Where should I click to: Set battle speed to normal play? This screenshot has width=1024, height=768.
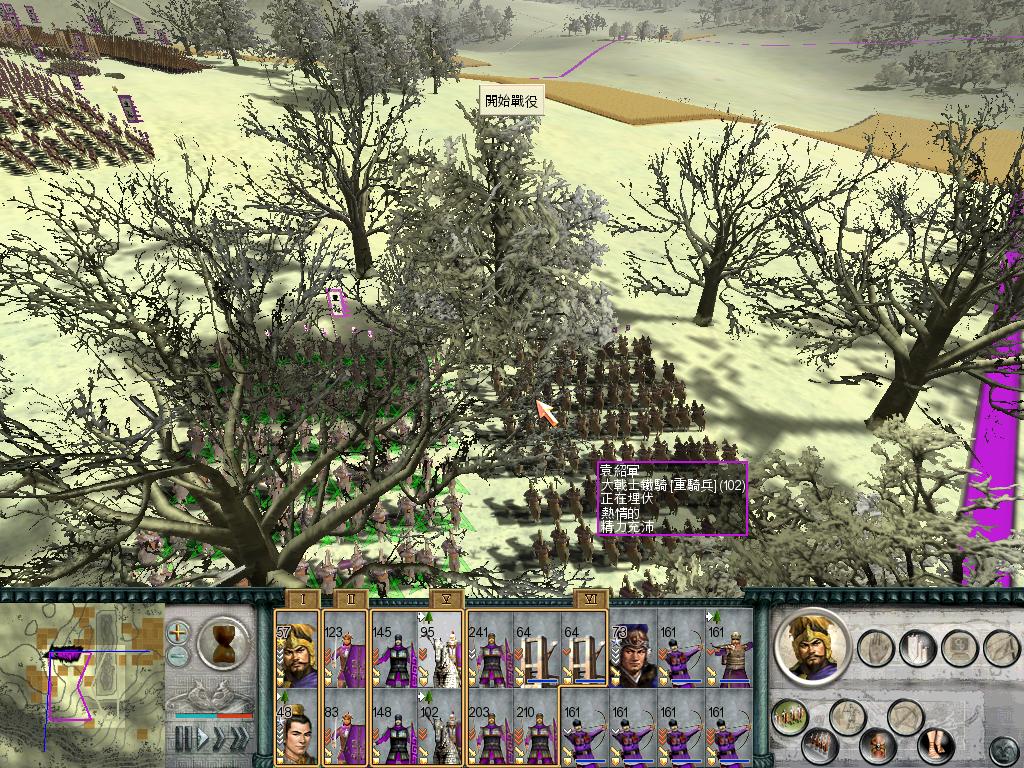coord(204,739)
